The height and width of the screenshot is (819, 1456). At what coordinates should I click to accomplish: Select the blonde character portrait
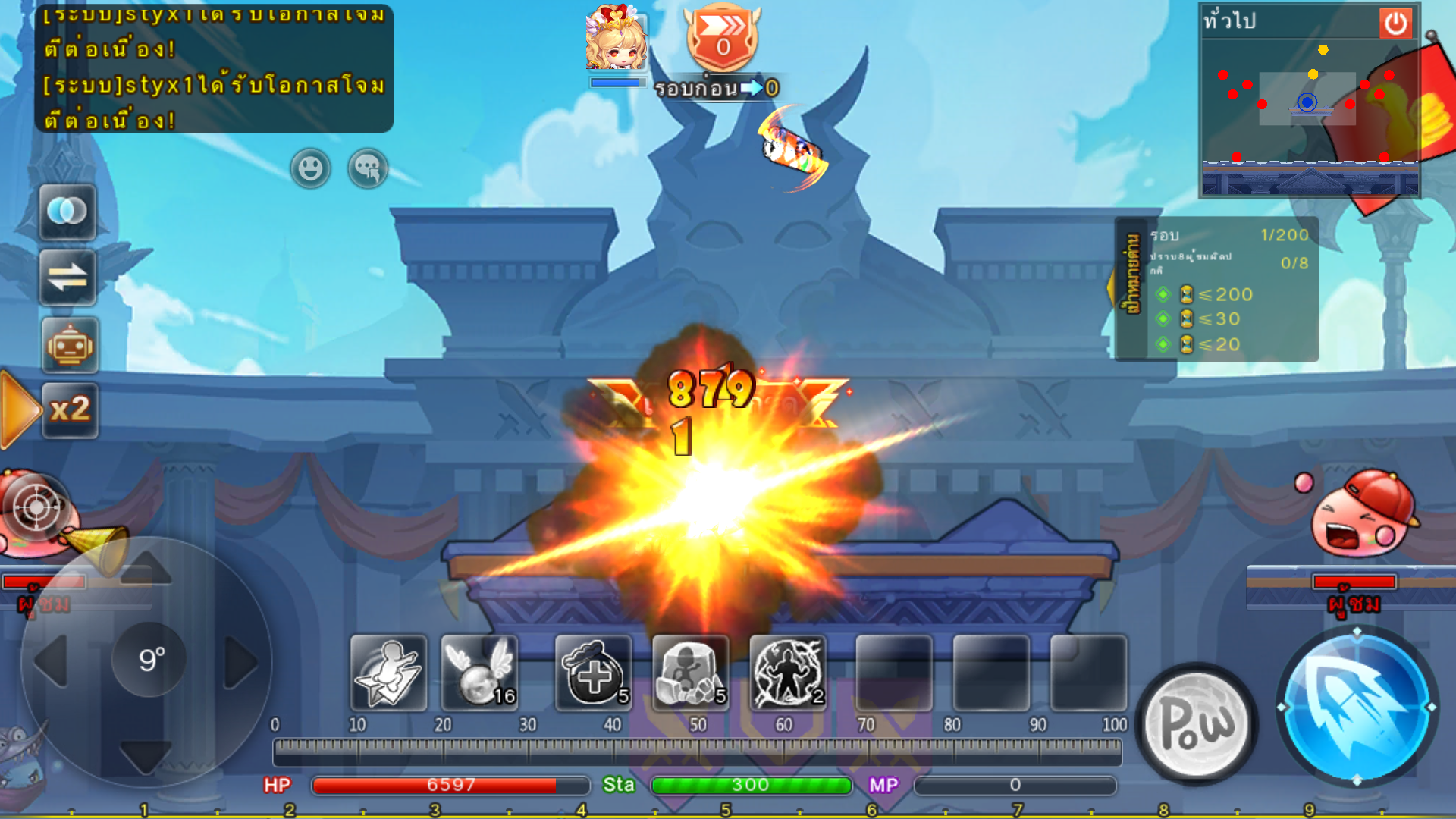pyautogui.click(x=616, y=39)
